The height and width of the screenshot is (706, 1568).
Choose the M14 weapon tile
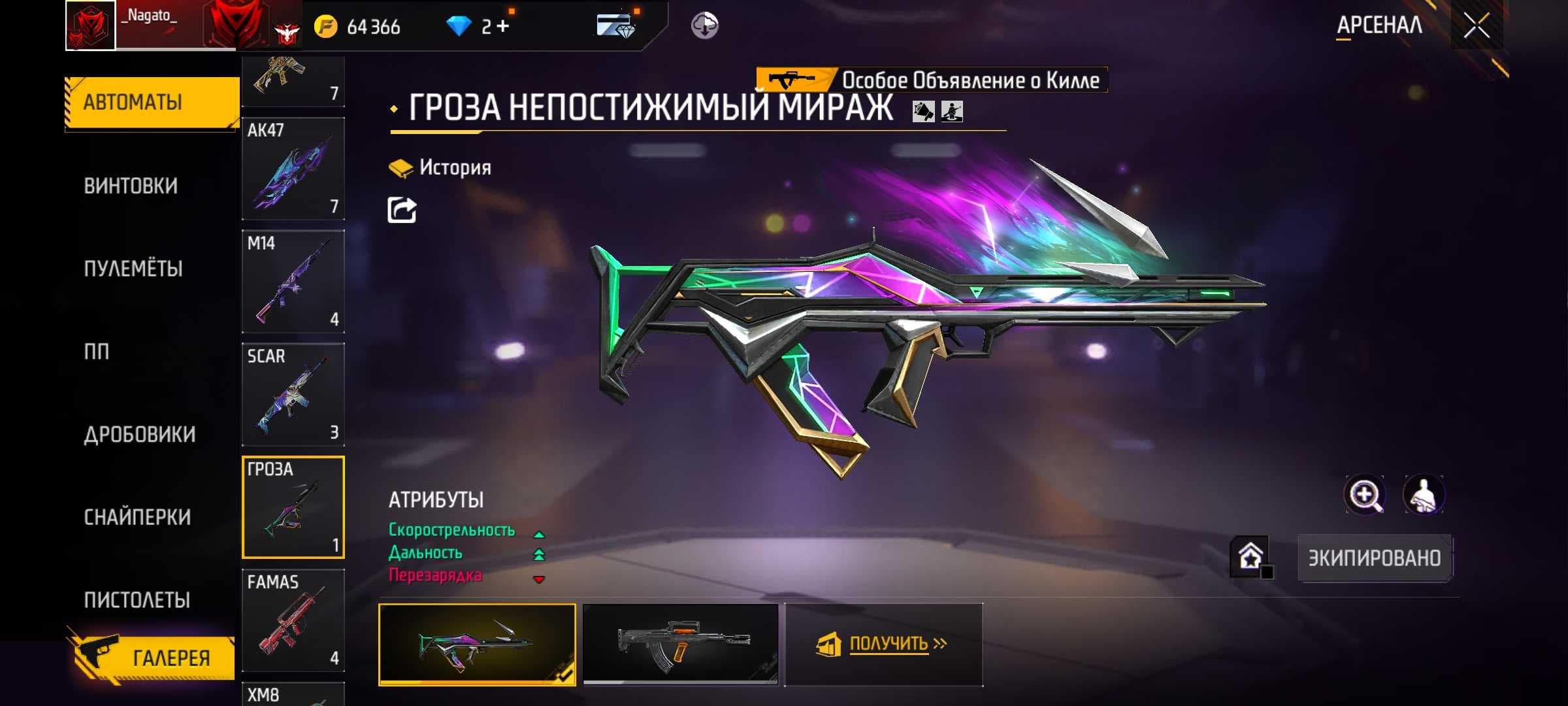click(x=293, y=282)
